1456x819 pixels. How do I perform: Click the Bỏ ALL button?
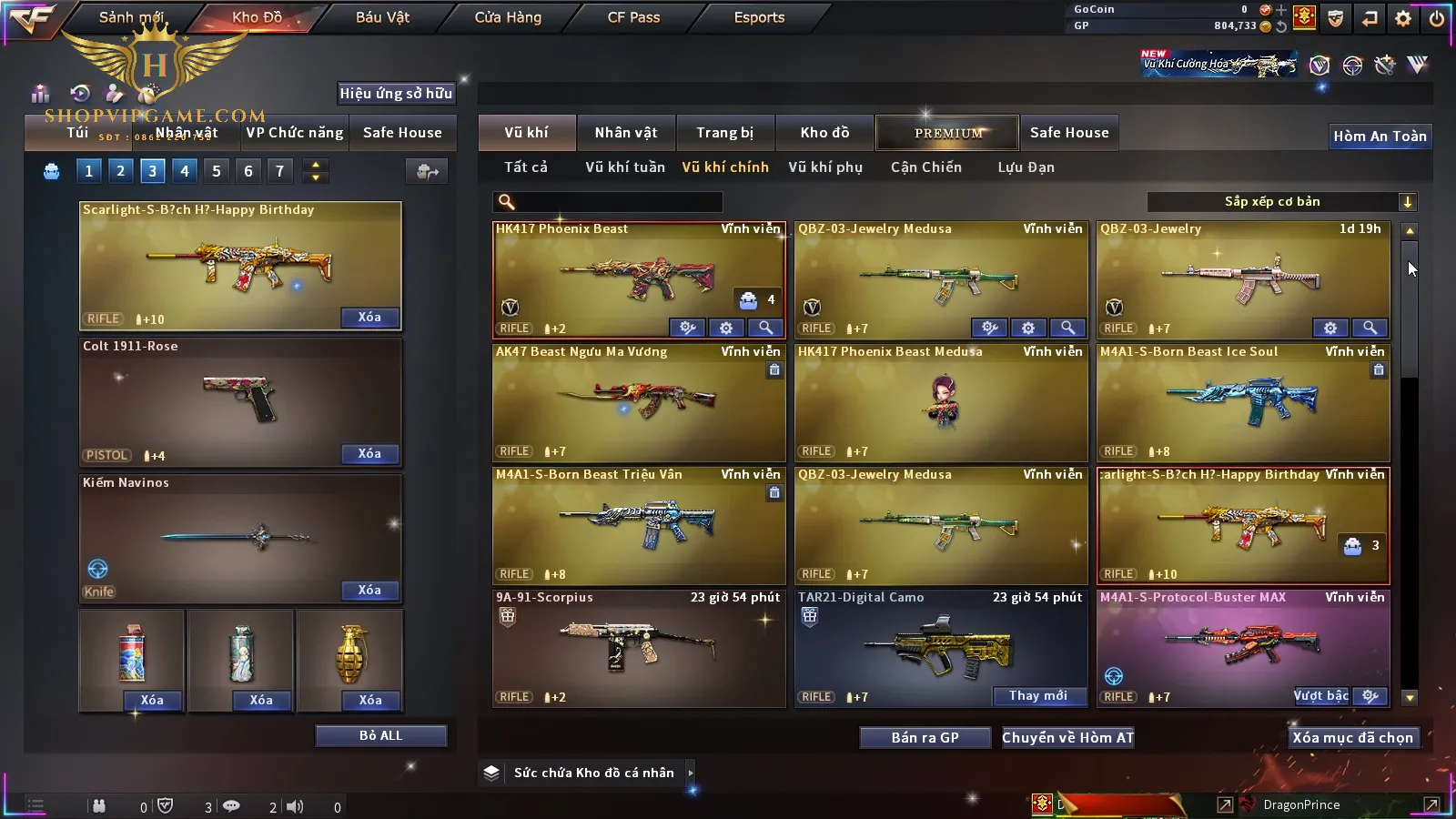pos(380,735)
